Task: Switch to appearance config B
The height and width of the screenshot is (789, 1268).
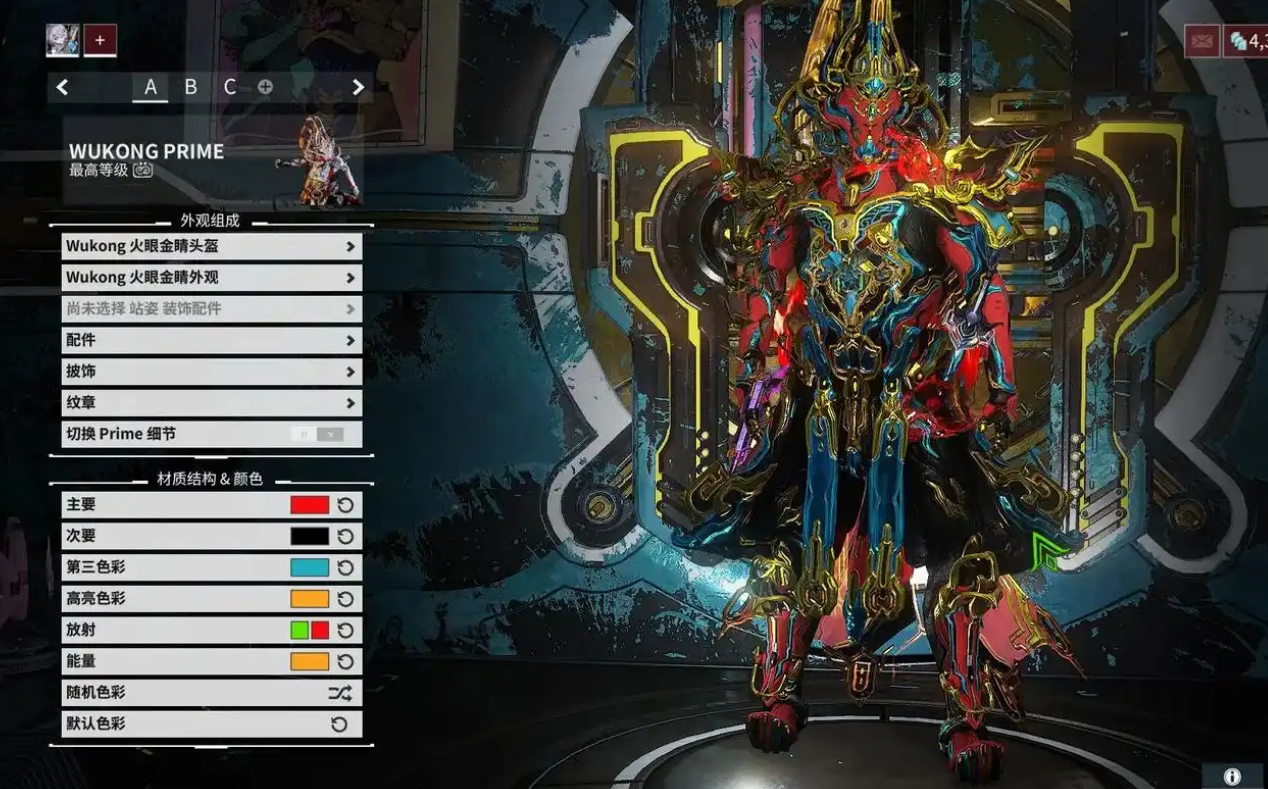Action: (190, 87)
